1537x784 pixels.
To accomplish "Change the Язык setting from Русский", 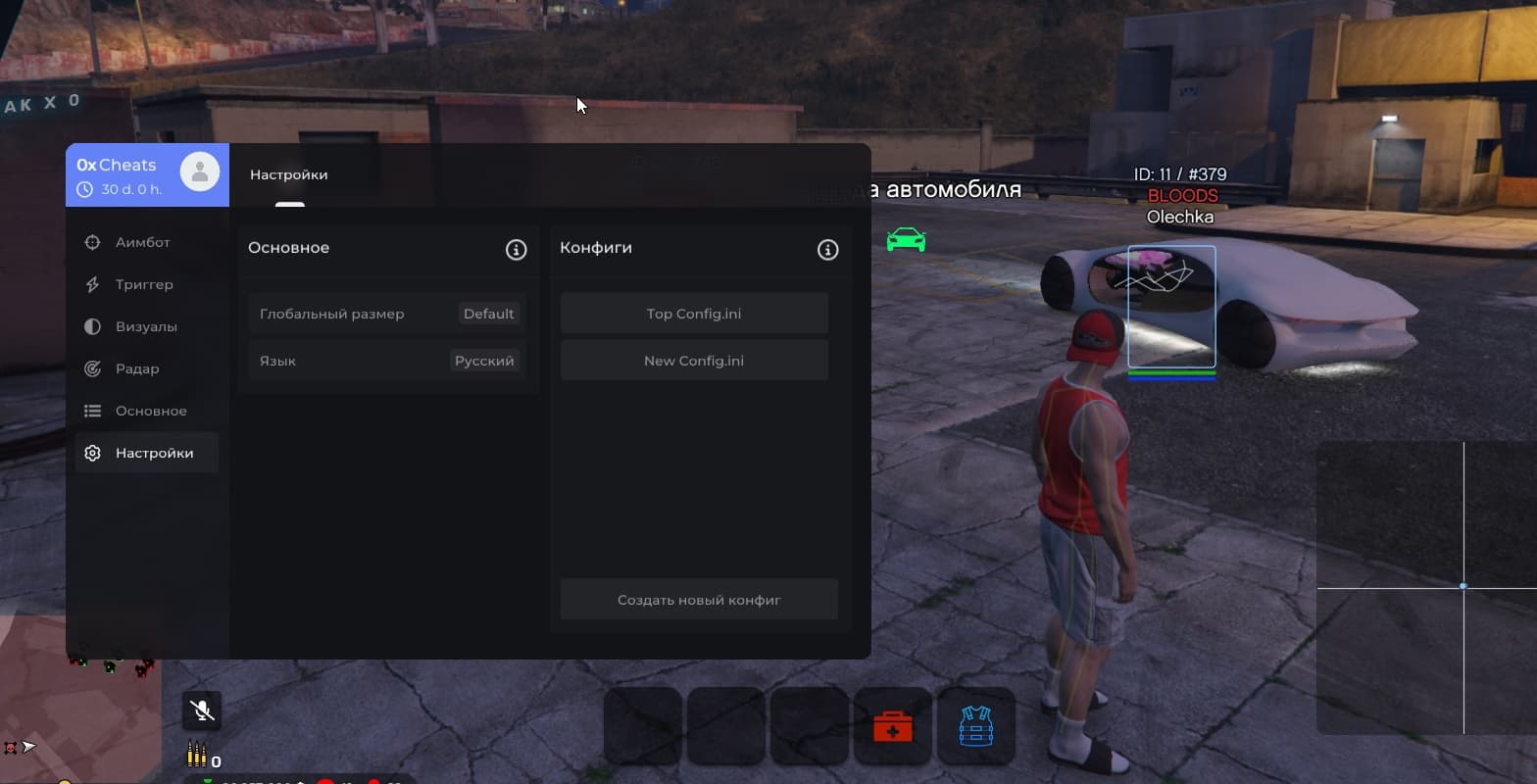I will [x=484, y=361].
